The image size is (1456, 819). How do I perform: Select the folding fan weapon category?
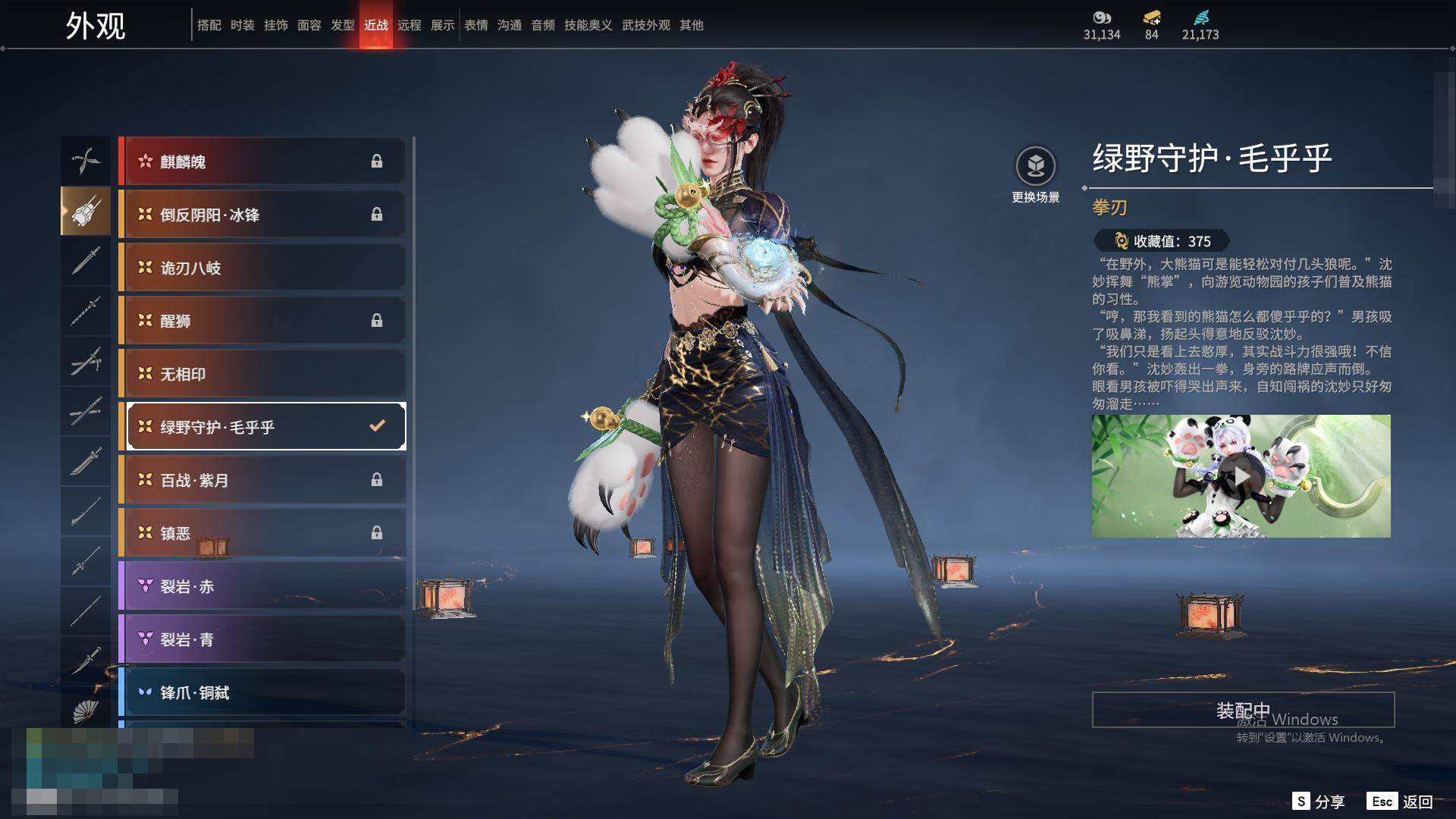[86, 711]
